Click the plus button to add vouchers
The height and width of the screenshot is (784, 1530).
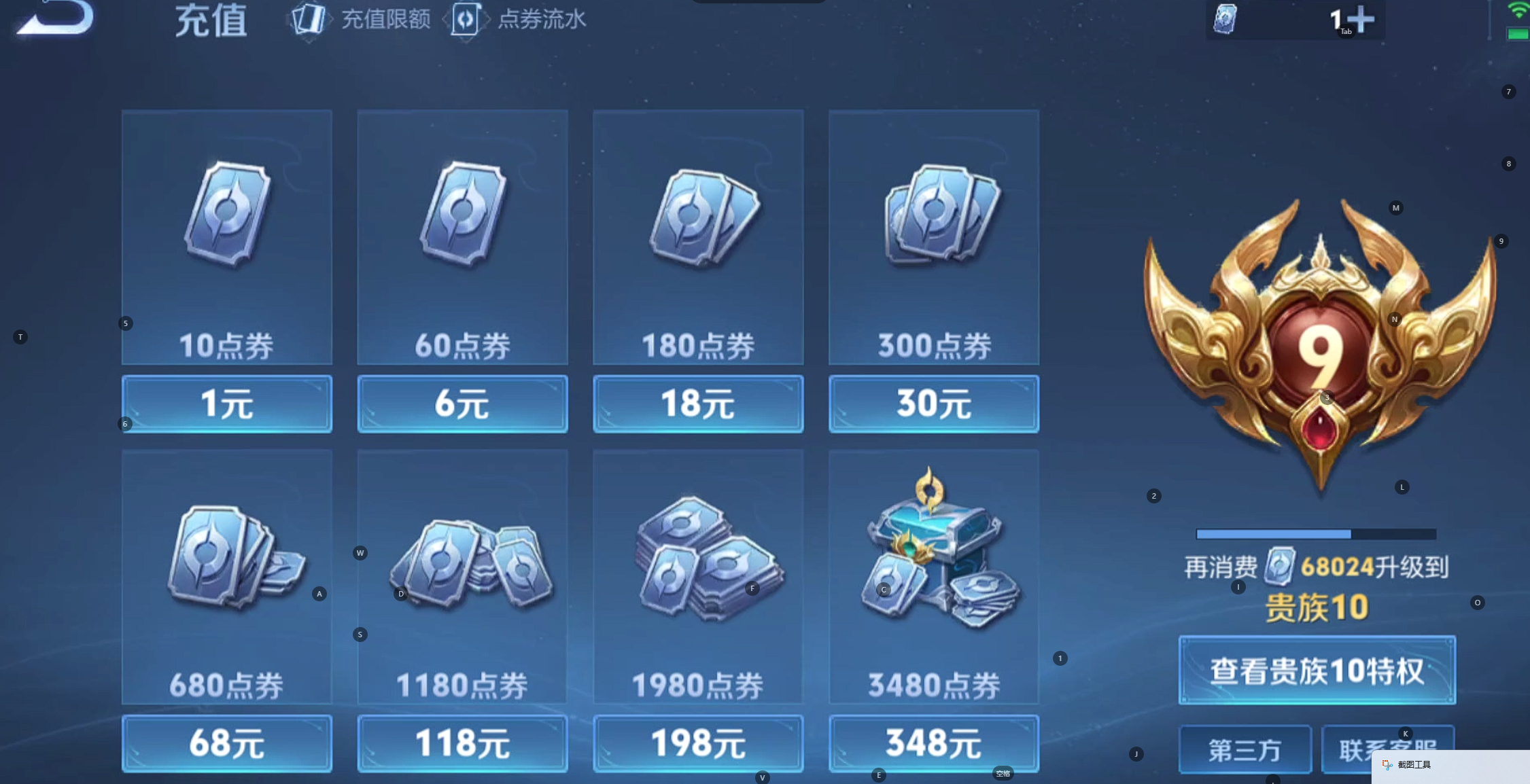(x=1361, y=19)
